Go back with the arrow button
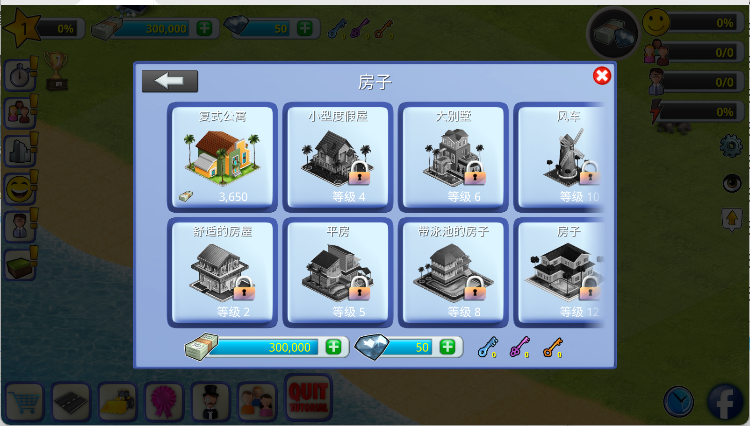 (170, 81)
